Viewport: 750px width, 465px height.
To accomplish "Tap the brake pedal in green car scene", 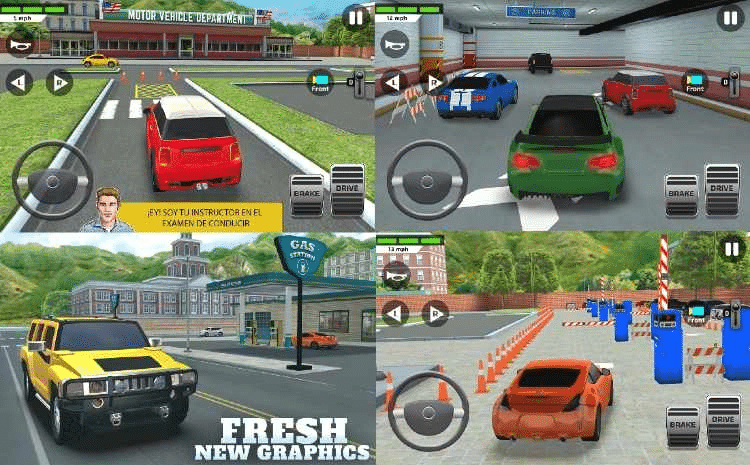I will coord(681,193).
